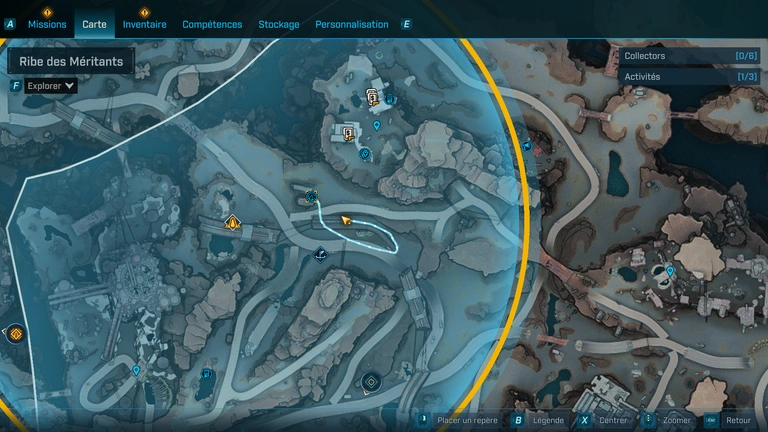Open the map Légende
The height and width of the screenshot is (432, 768).
pos(547,421)
